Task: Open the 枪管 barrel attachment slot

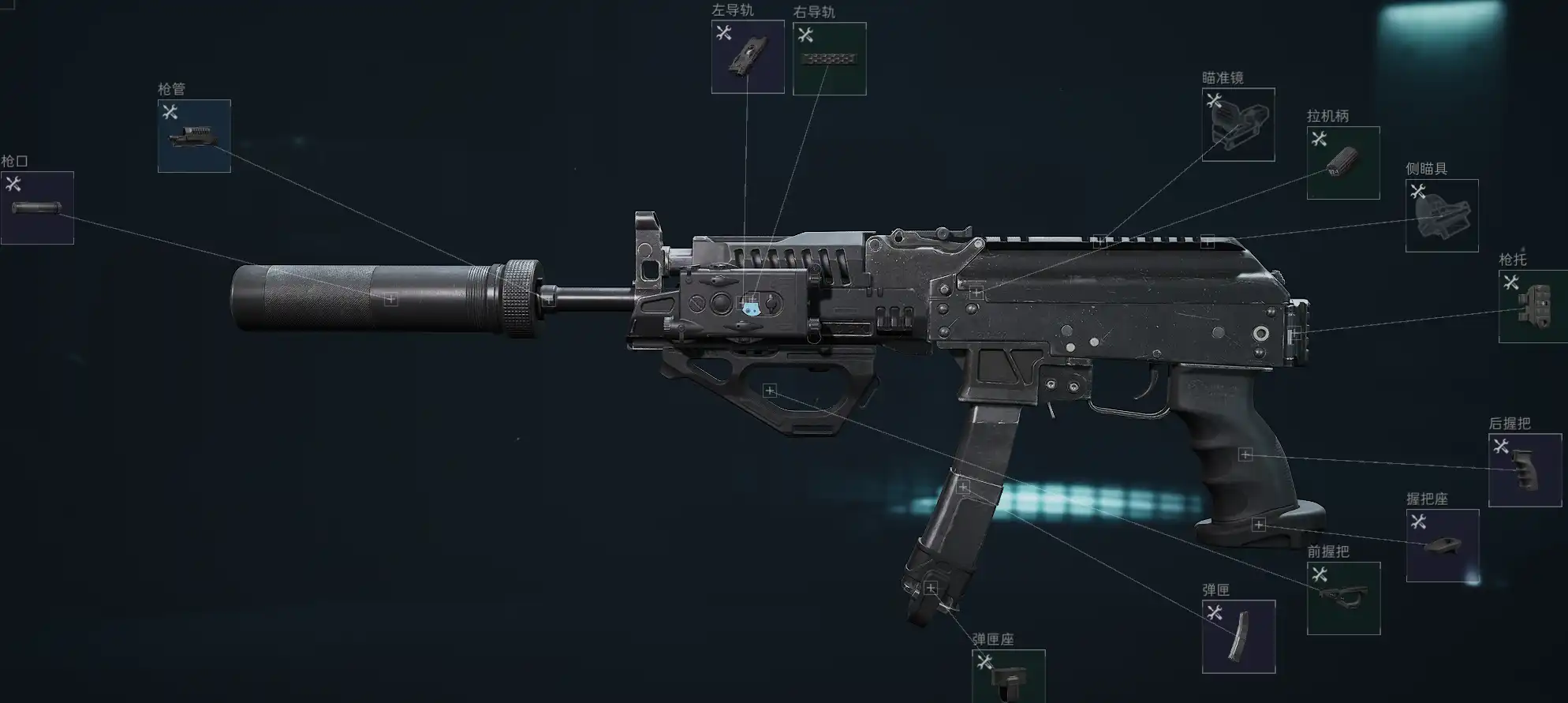Action: [194, 136]
